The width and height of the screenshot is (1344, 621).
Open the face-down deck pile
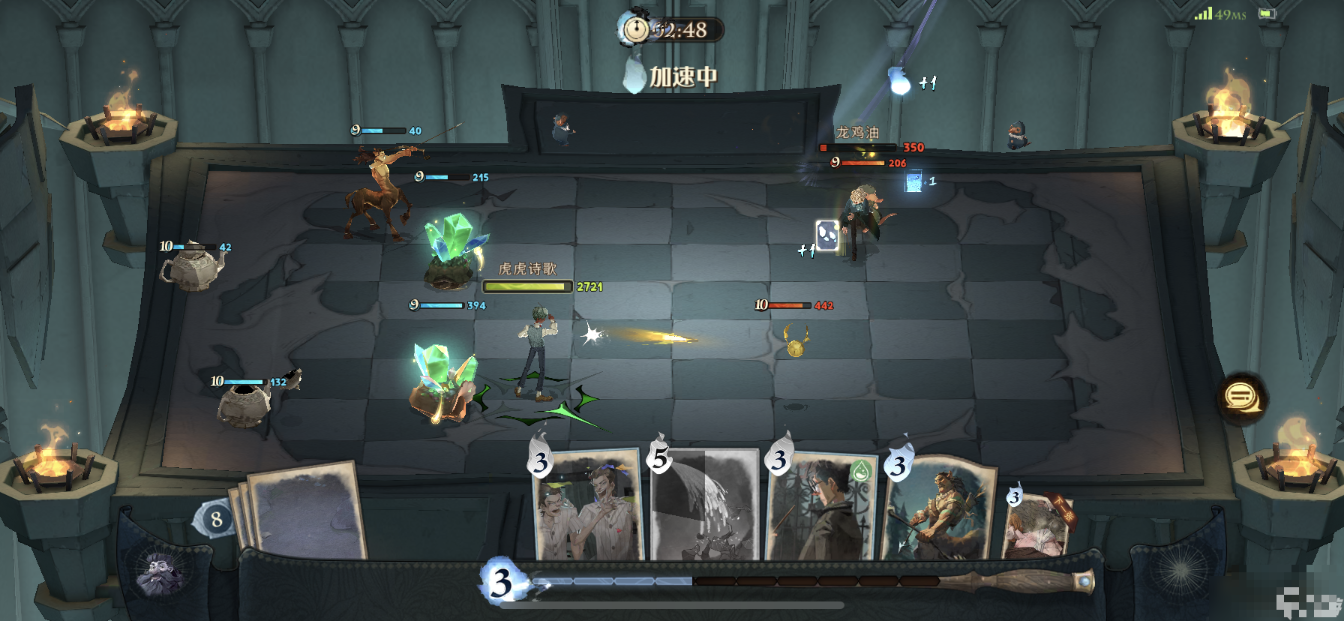click(304, 510)
